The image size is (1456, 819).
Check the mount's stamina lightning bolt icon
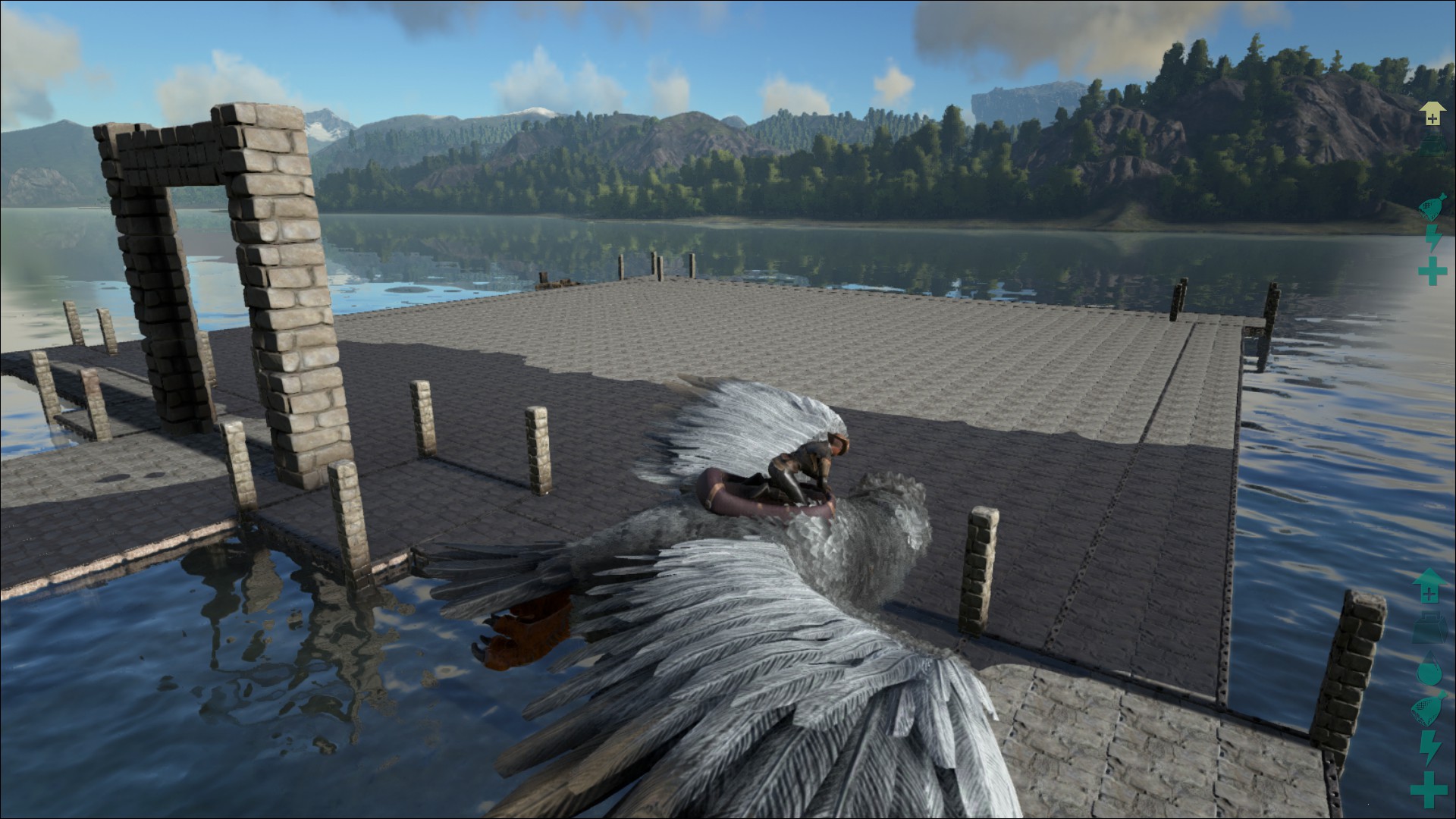[x=1432, y=238]
